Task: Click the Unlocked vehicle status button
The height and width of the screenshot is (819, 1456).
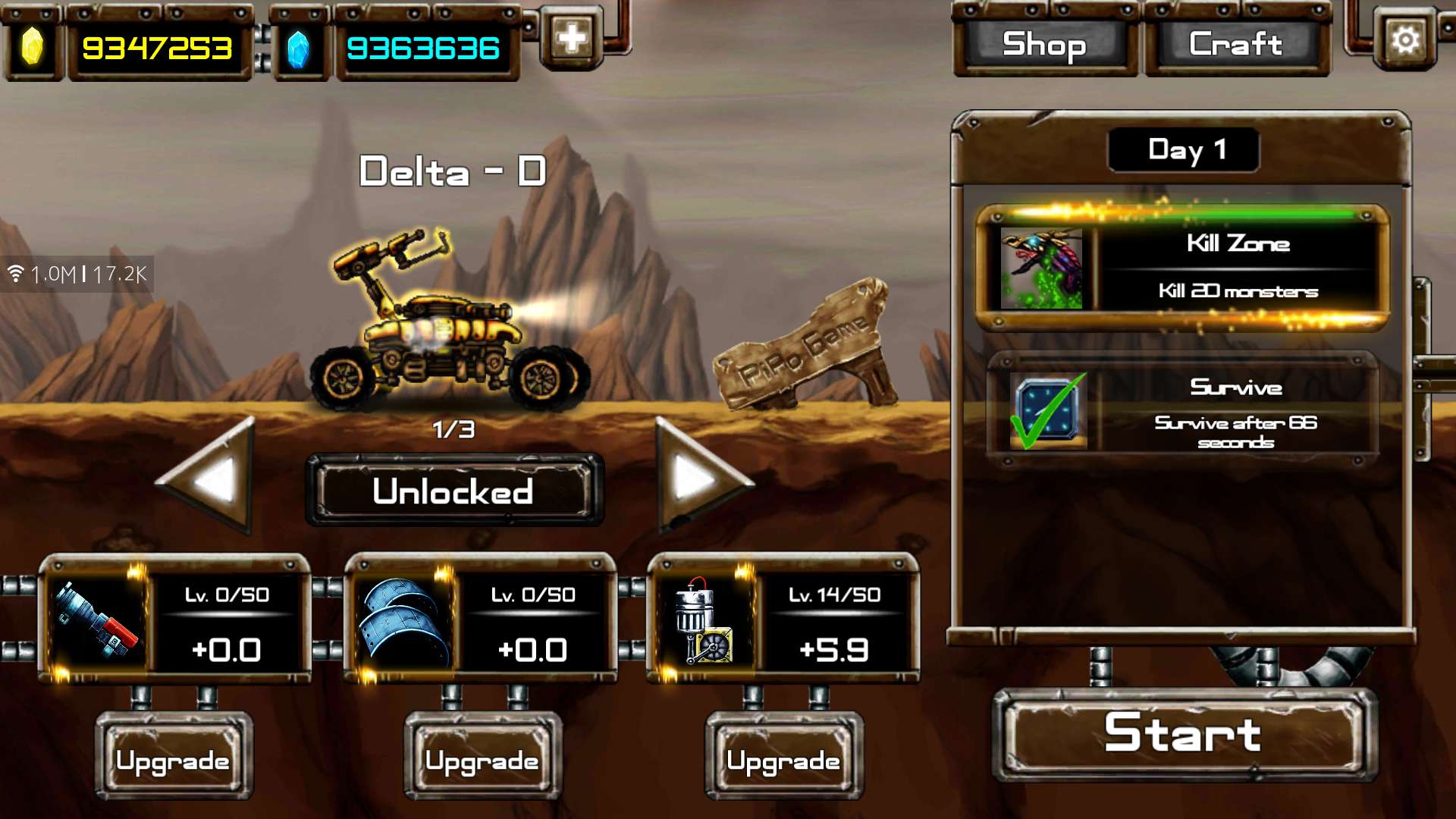Action: point(453,491)
